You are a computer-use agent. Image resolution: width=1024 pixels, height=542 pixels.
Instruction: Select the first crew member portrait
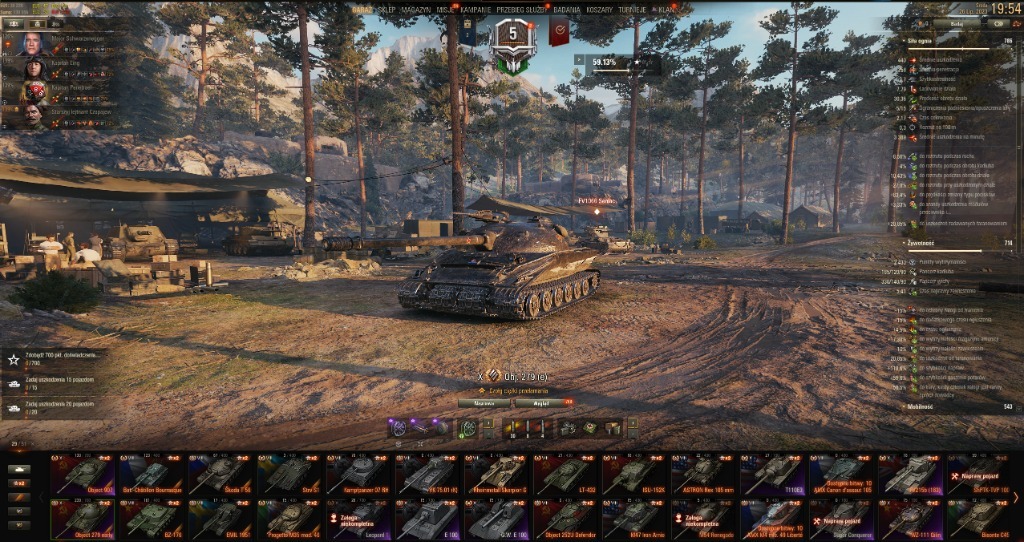(x=32, y=43)
